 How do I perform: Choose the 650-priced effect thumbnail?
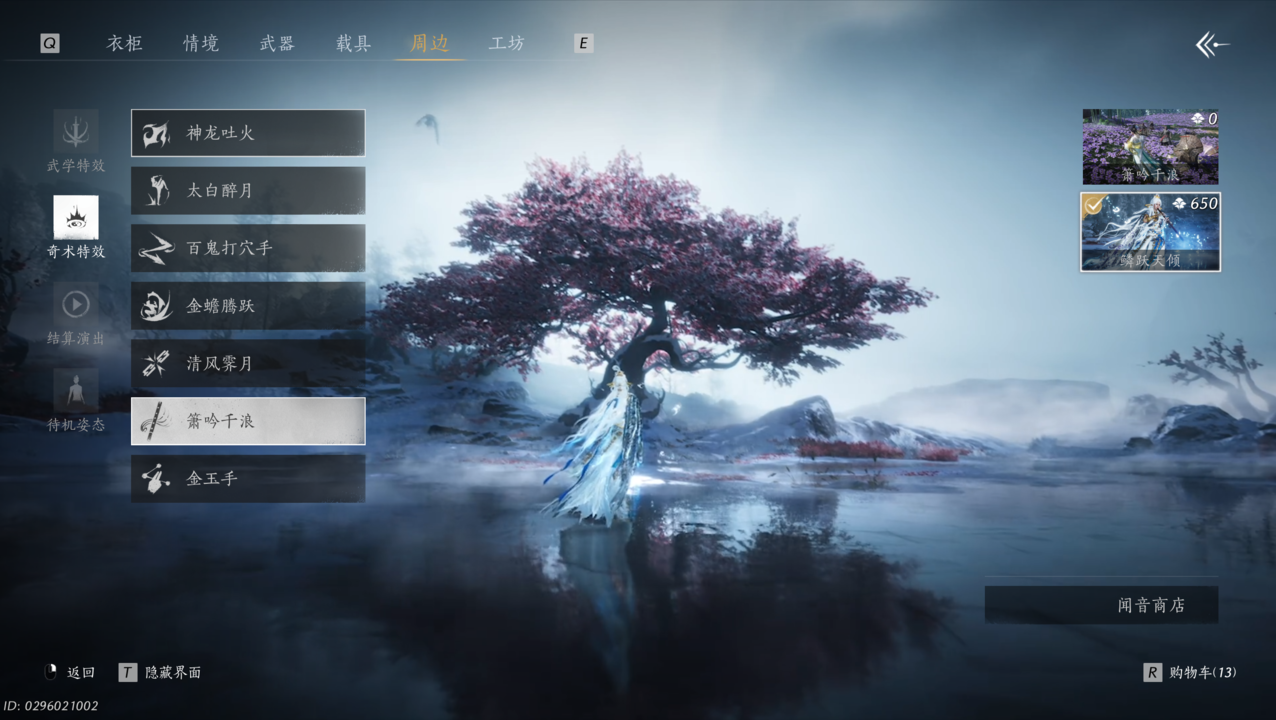point(1150,232)
